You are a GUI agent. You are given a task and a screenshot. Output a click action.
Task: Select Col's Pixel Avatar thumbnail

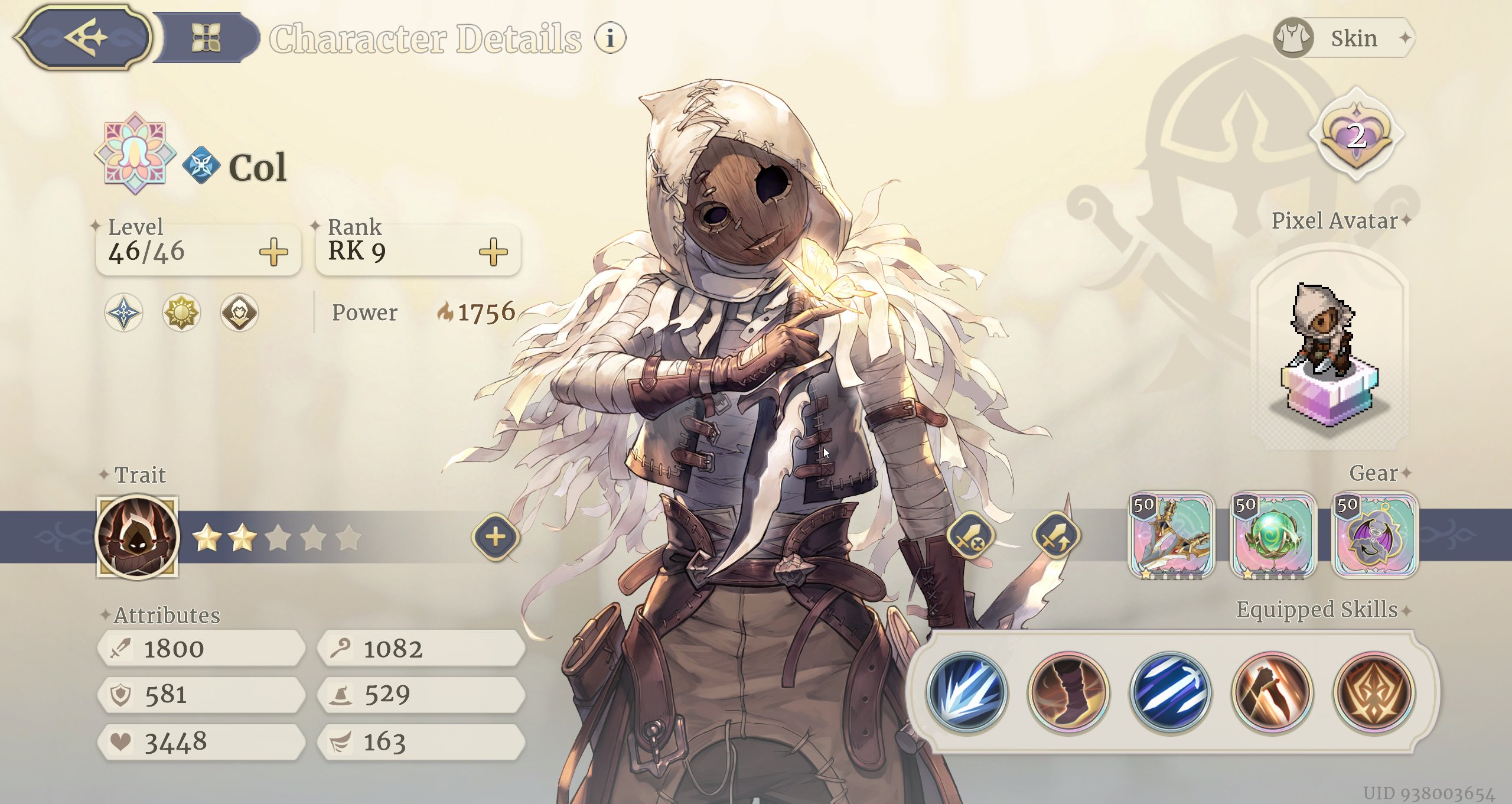[x=1329, y=350]
